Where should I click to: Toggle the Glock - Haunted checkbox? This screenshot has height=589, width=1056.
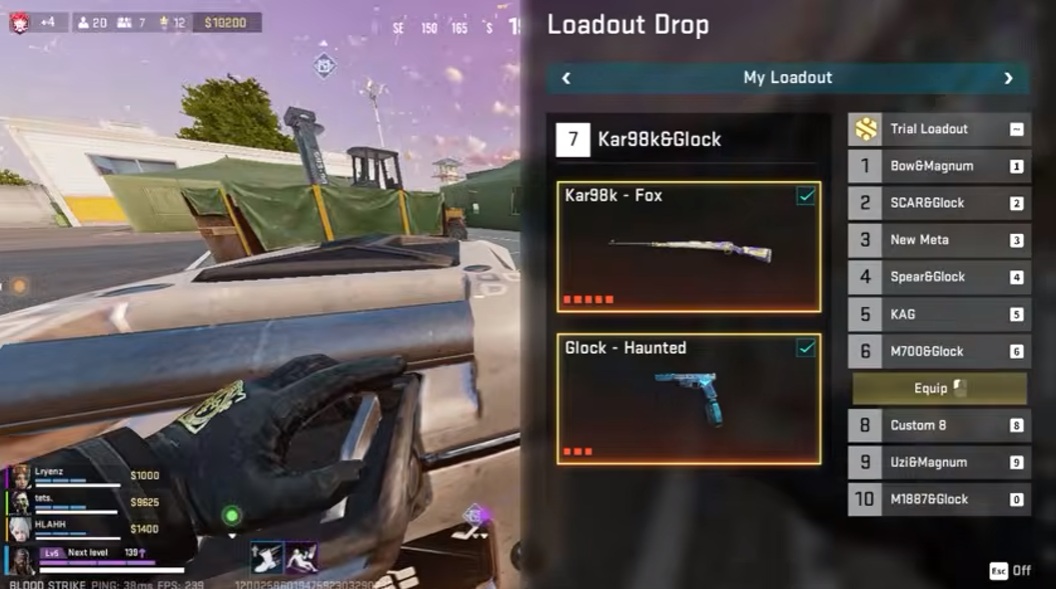(805, 348)
